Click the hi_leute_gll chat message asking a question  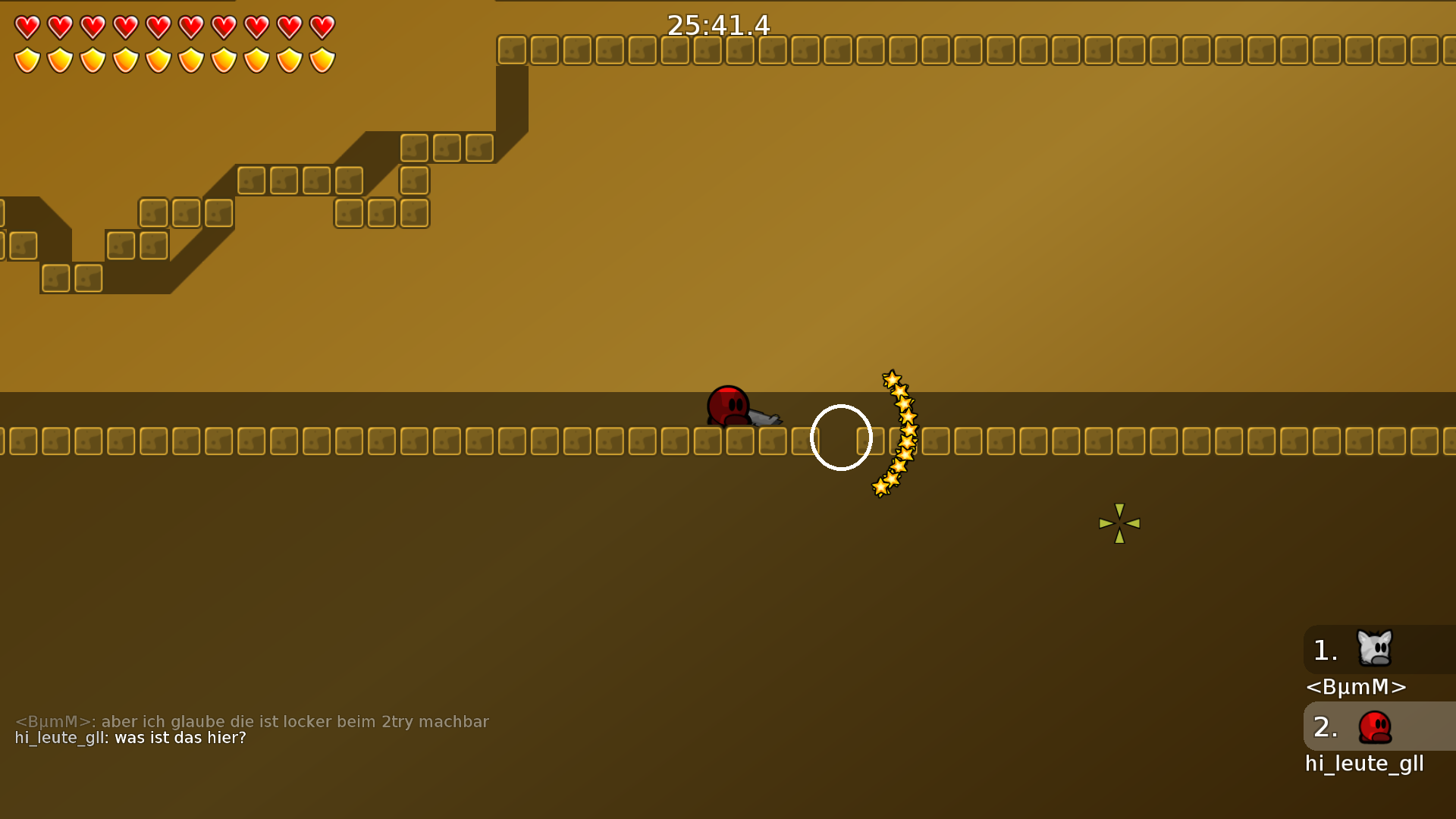click(129, 738)
